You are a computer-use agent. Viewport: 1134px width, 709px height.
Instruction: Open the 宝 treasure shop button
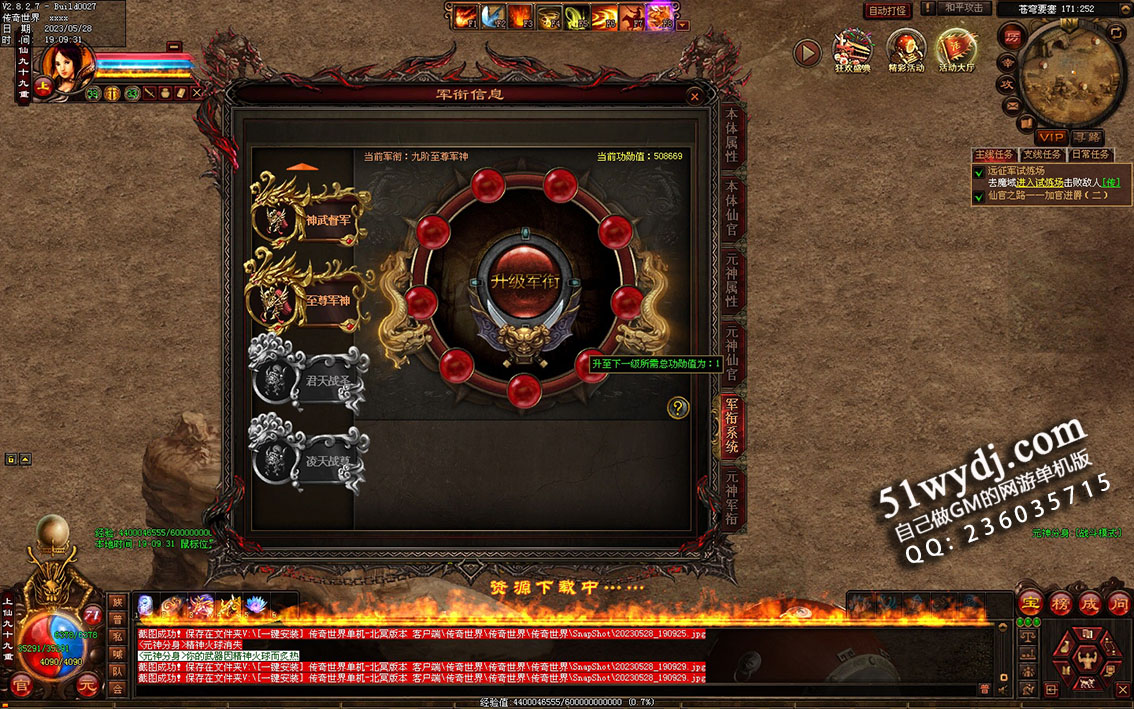pyautogui.click(x=1031, y=603)
